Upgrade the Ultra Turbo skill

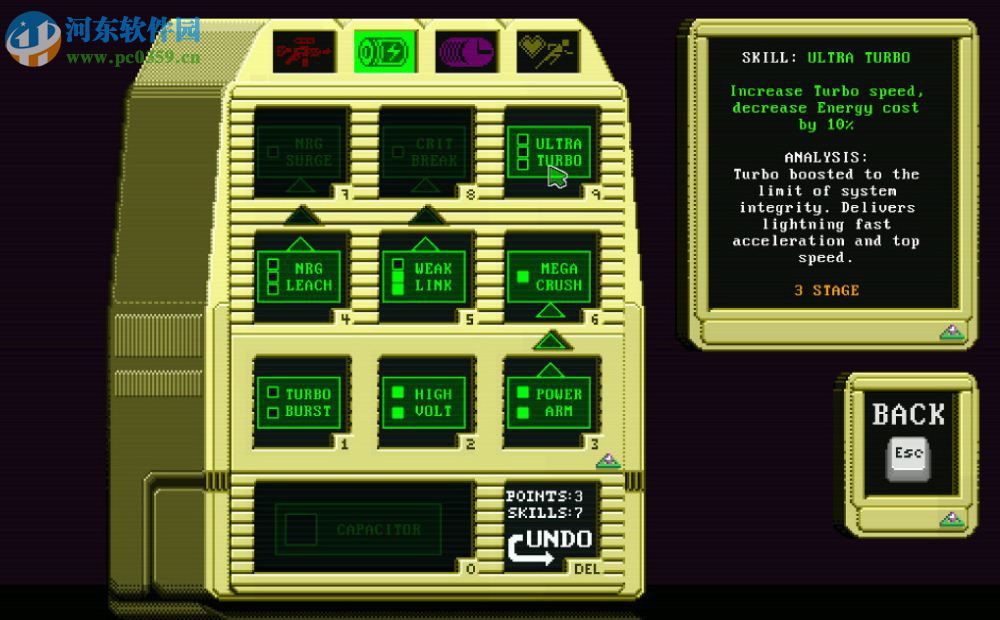click(x=549, y=152)
